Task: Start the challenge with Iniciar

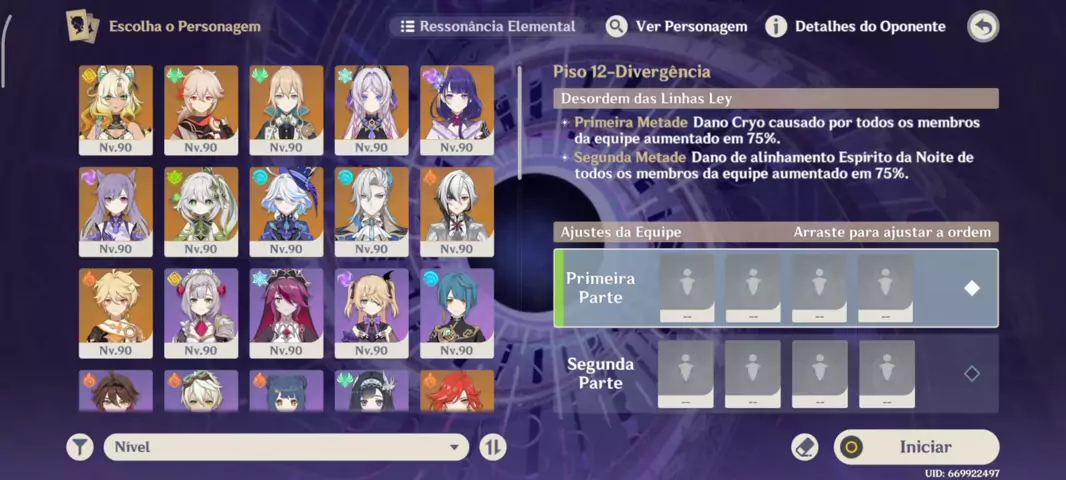Action: 916,447
